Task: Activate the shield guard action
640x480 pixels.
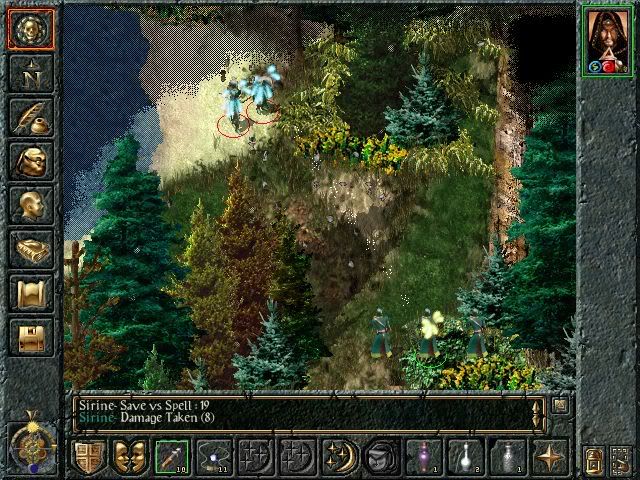Action: (x=89, y=458)
